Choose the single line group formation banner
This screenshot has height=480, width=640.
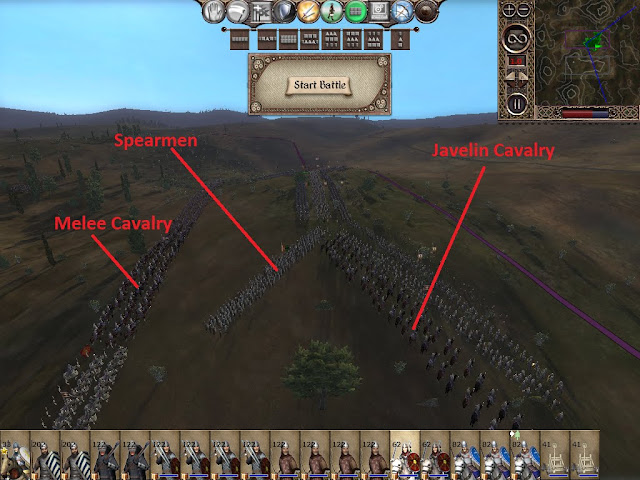coord(239,38)
